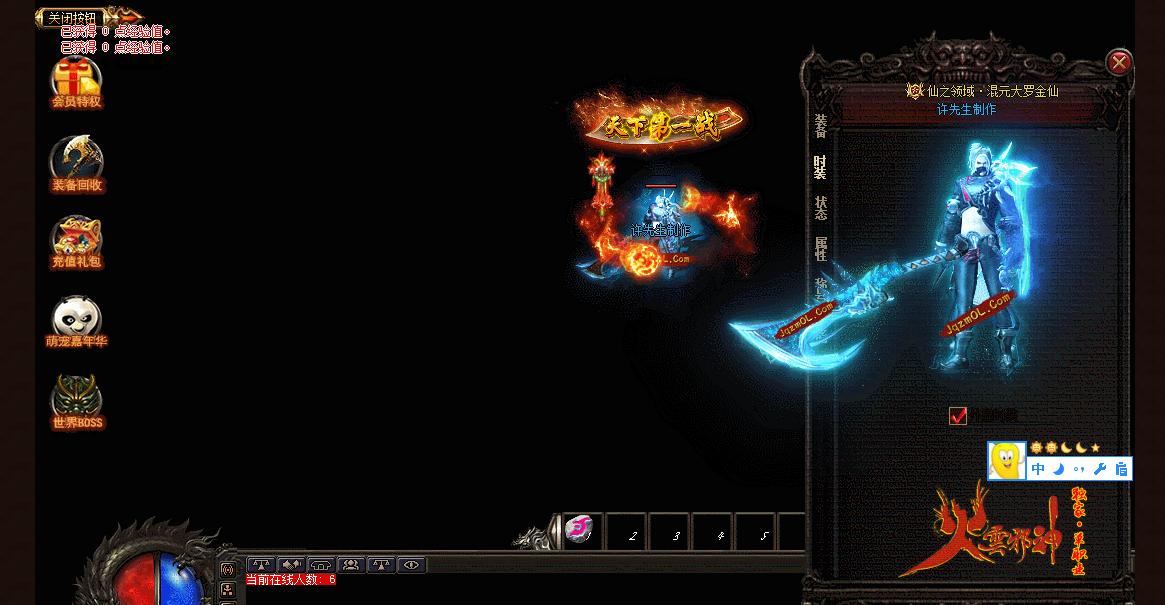Open the 状态 status tab
The width and height of the screenshot is (1165, 605).
tap(820, 207)
